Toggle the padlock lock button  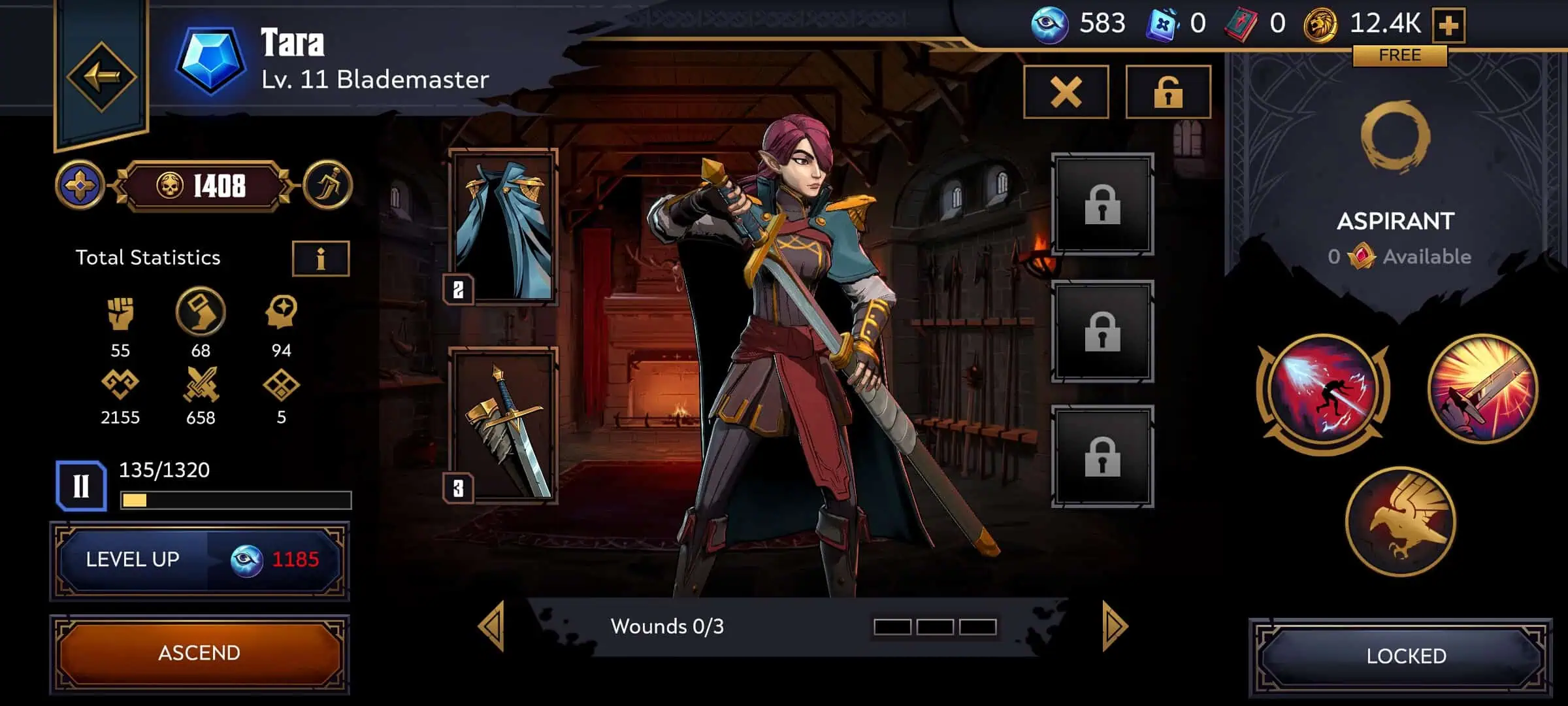[x=1168, y=92]
